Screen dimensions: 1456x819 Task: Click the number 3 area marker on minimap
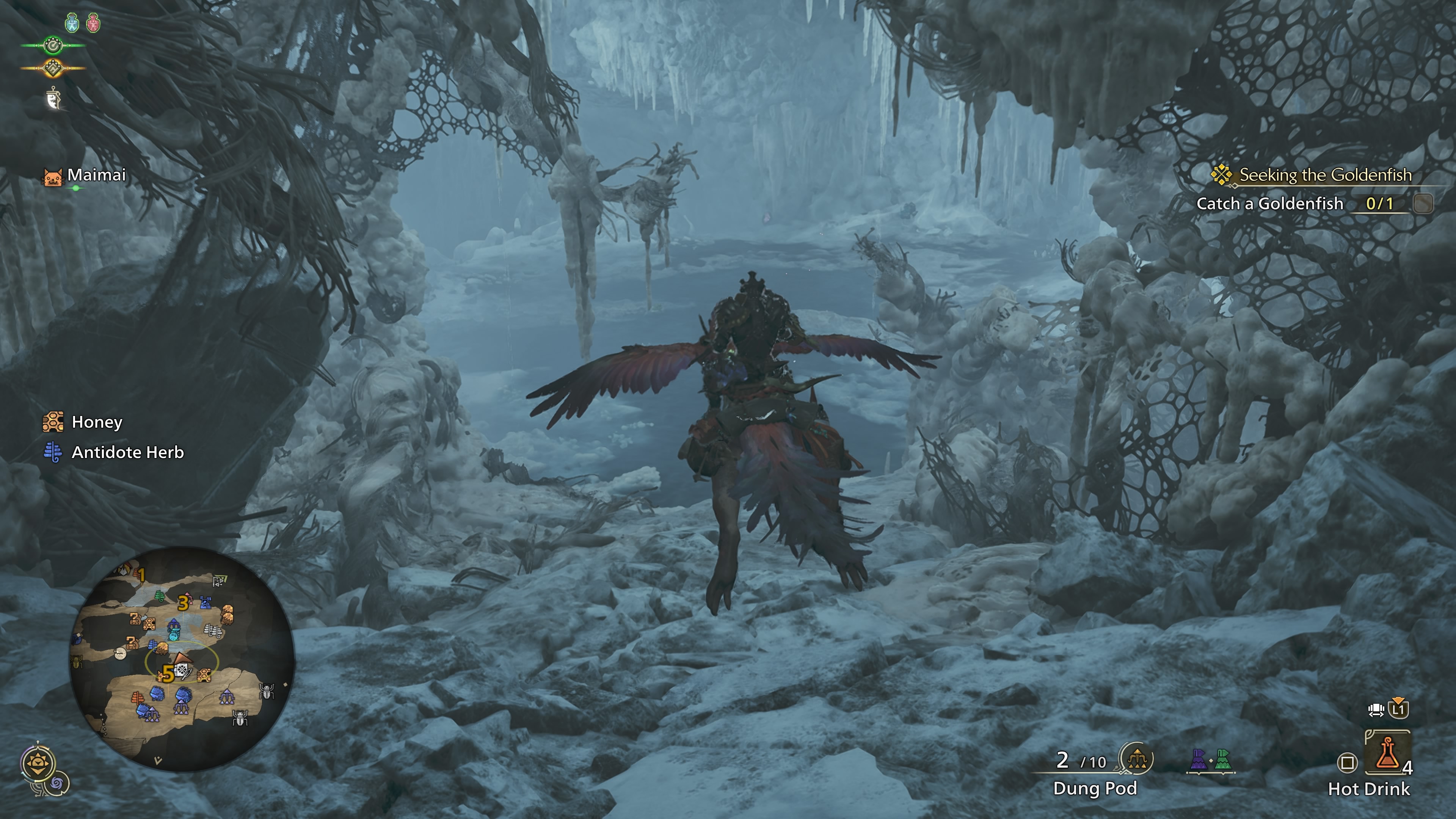pos(182,603)
